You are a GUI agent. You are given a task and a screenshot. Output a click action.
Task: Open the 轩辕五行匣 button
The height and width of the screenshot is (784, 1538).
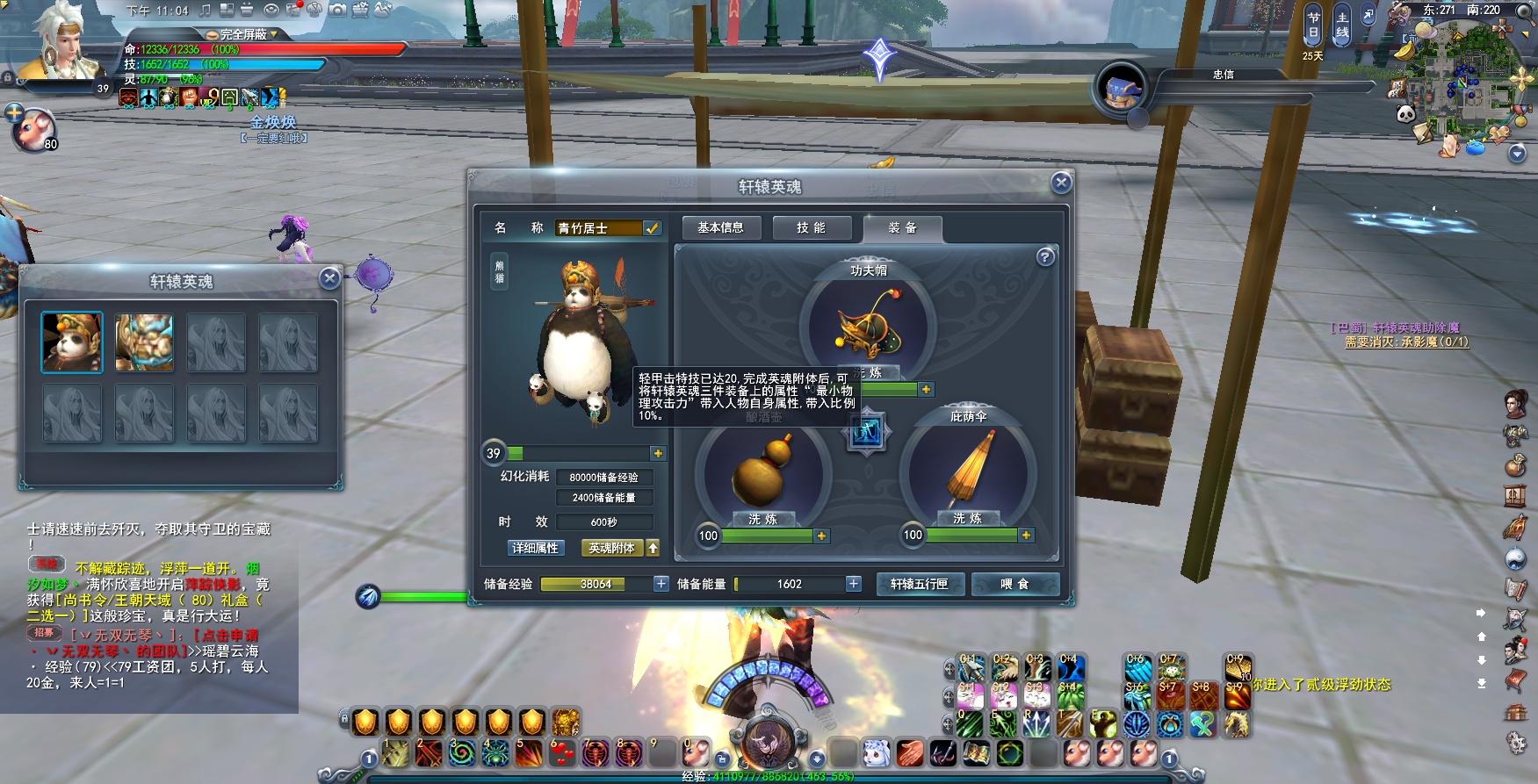click(x=920, y=584)
